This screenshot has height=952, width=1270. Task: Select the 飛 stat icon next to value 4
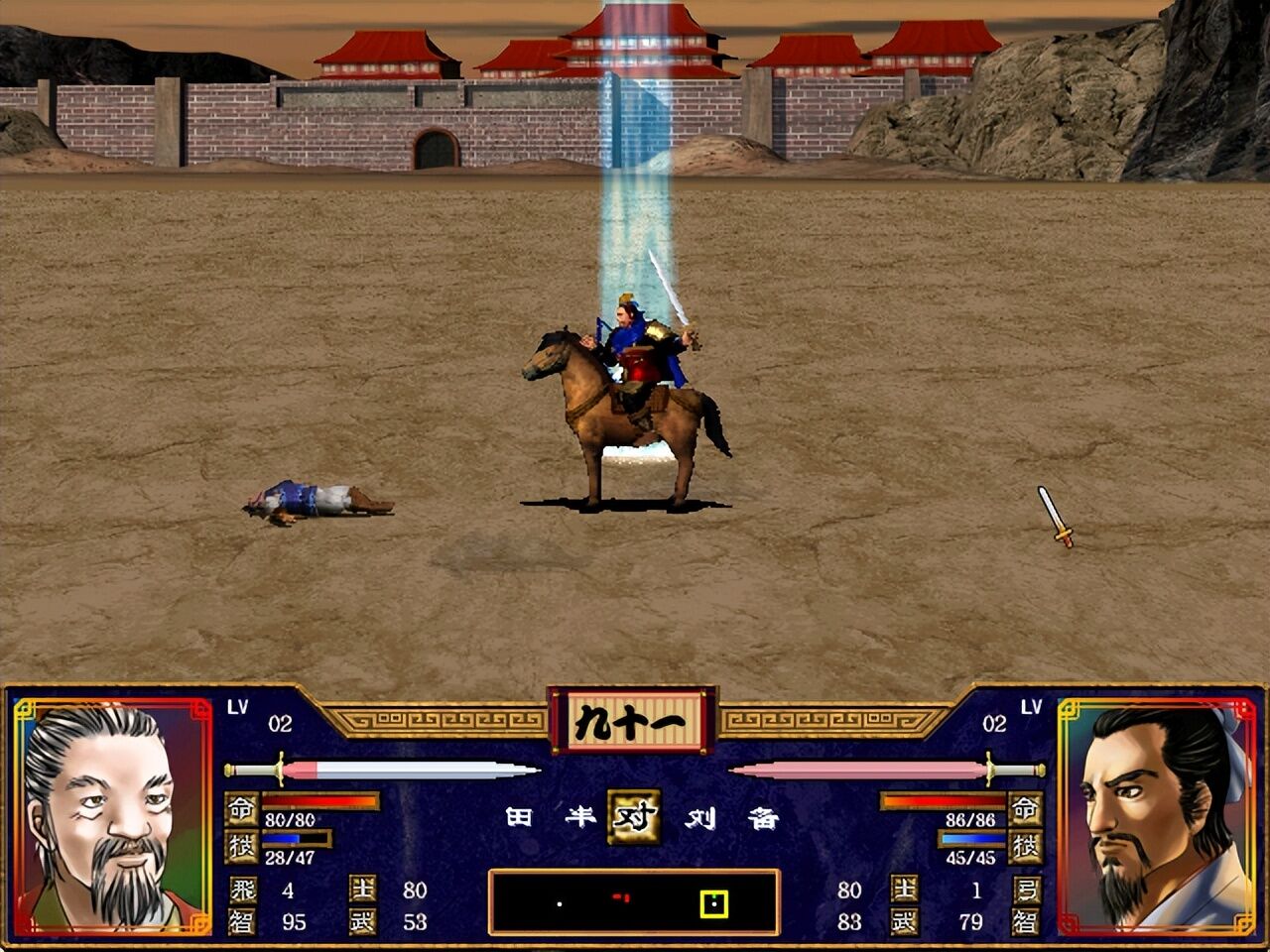coord(243,891)
